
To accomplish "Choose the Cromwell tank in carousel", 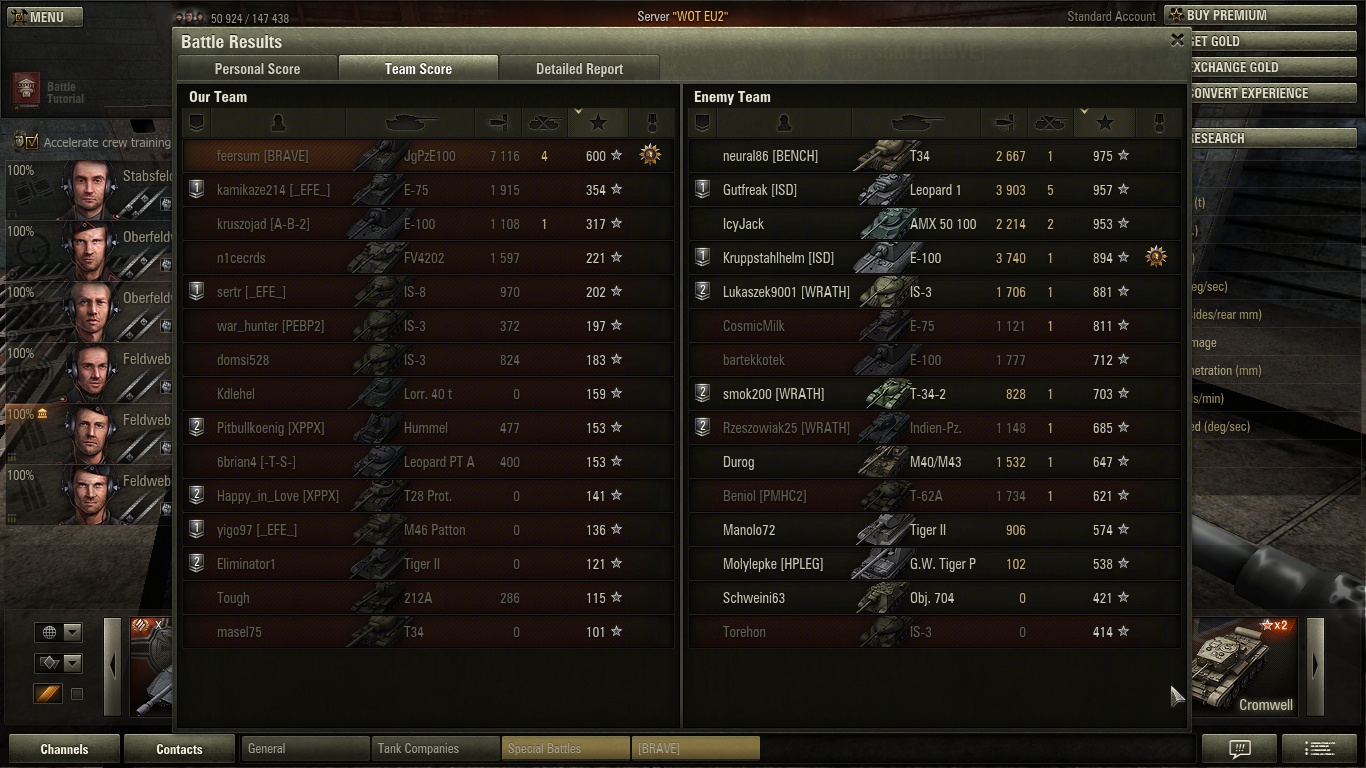I will [x=1244, y=667].
